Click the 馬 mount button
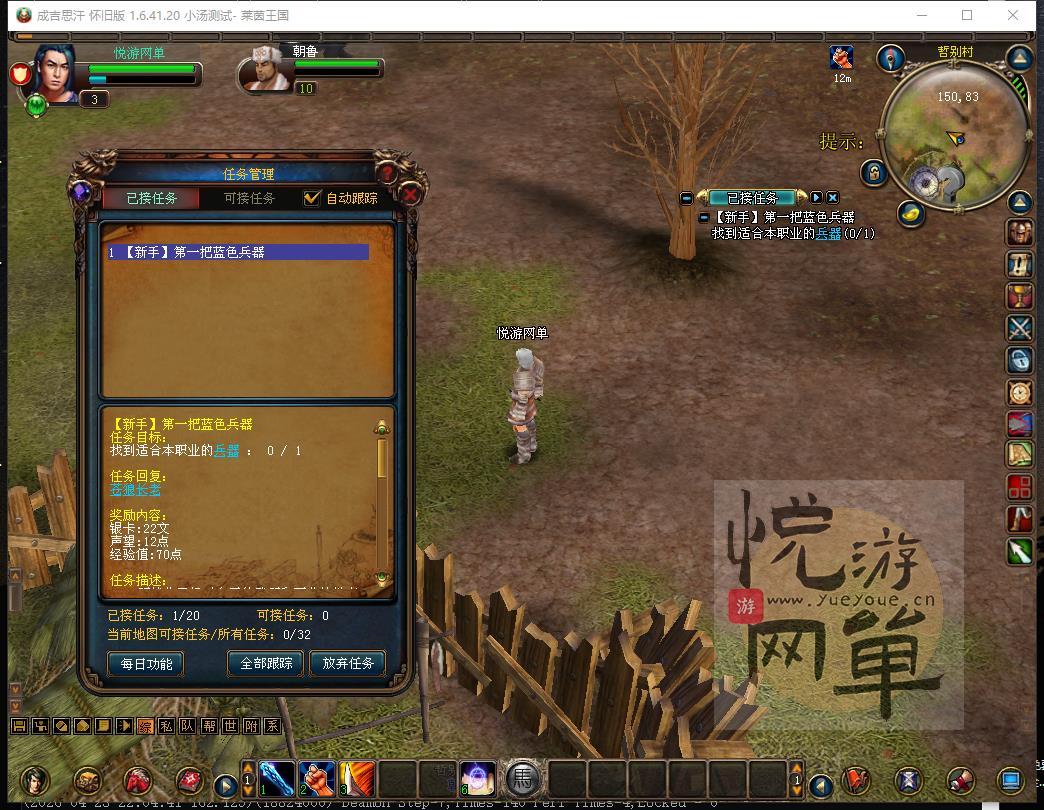1044x810 pixels. (x=522, y=778)
